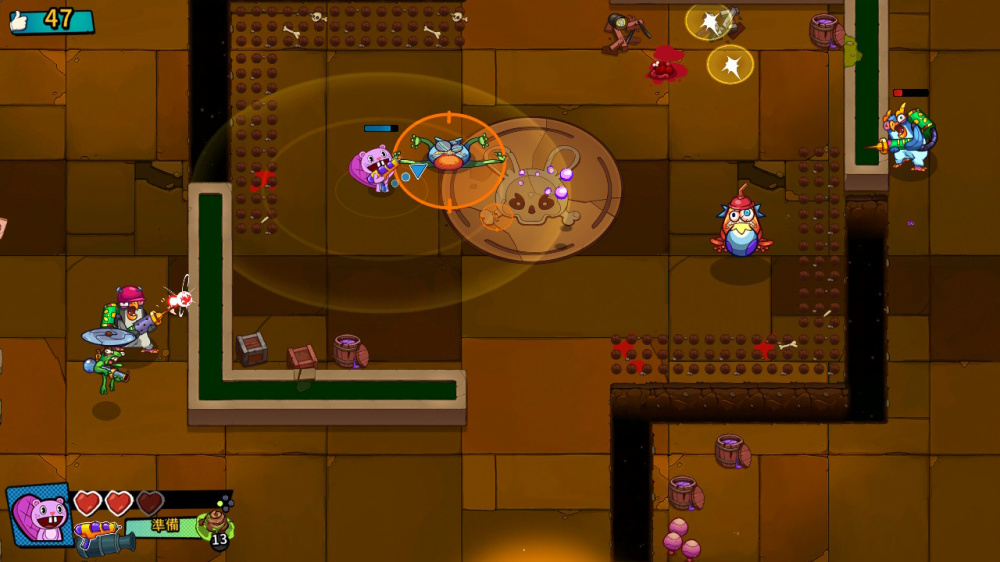
Task: Activate the poop special item icon
Action: (214, 522)
